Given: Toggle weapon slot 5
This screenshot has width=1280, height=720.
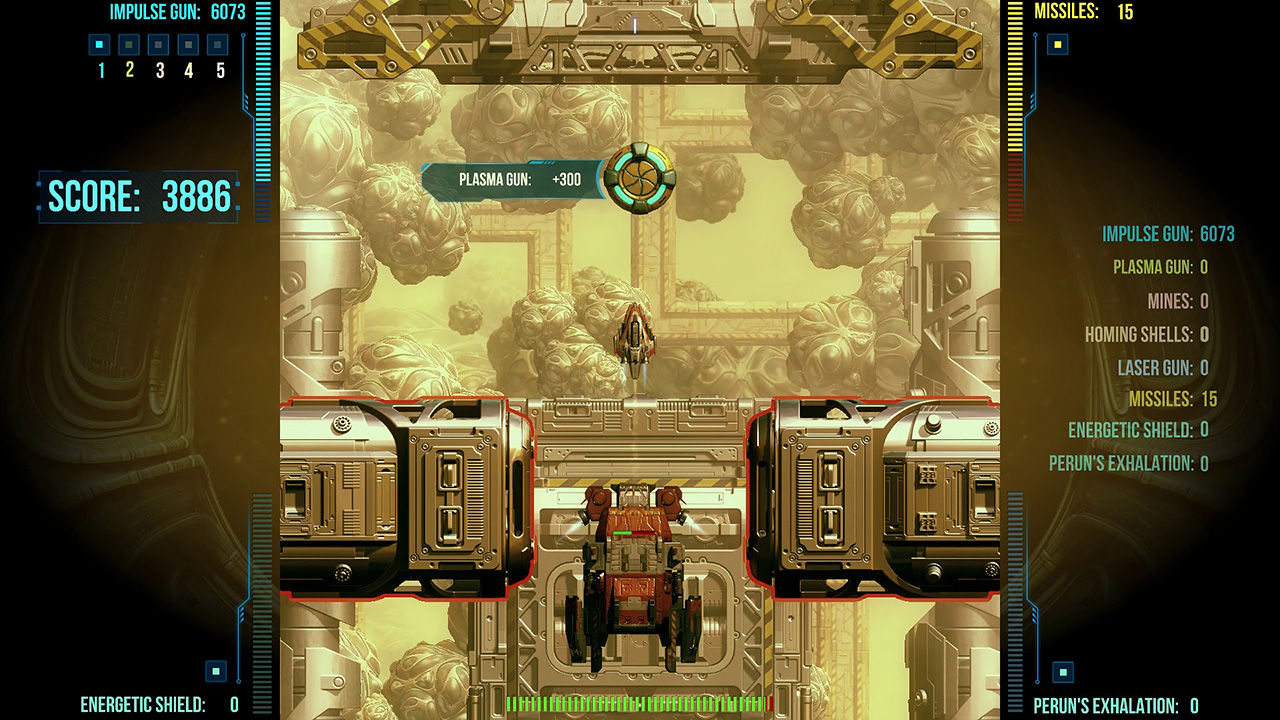Looking at the screenshot, I should pos(216,44).
